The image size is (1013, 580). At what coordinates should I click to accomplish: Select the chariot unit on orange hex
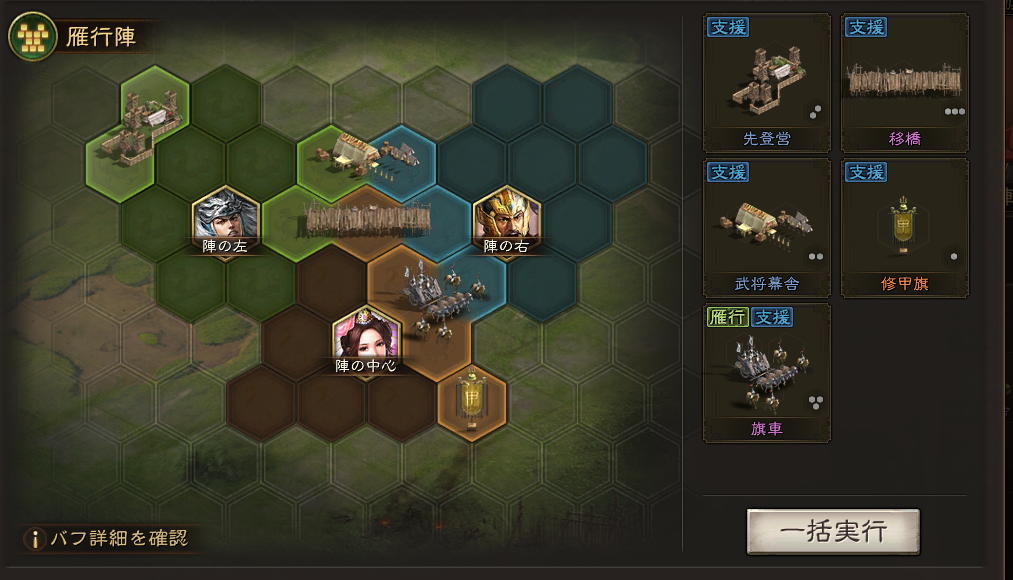coord(438,295)
